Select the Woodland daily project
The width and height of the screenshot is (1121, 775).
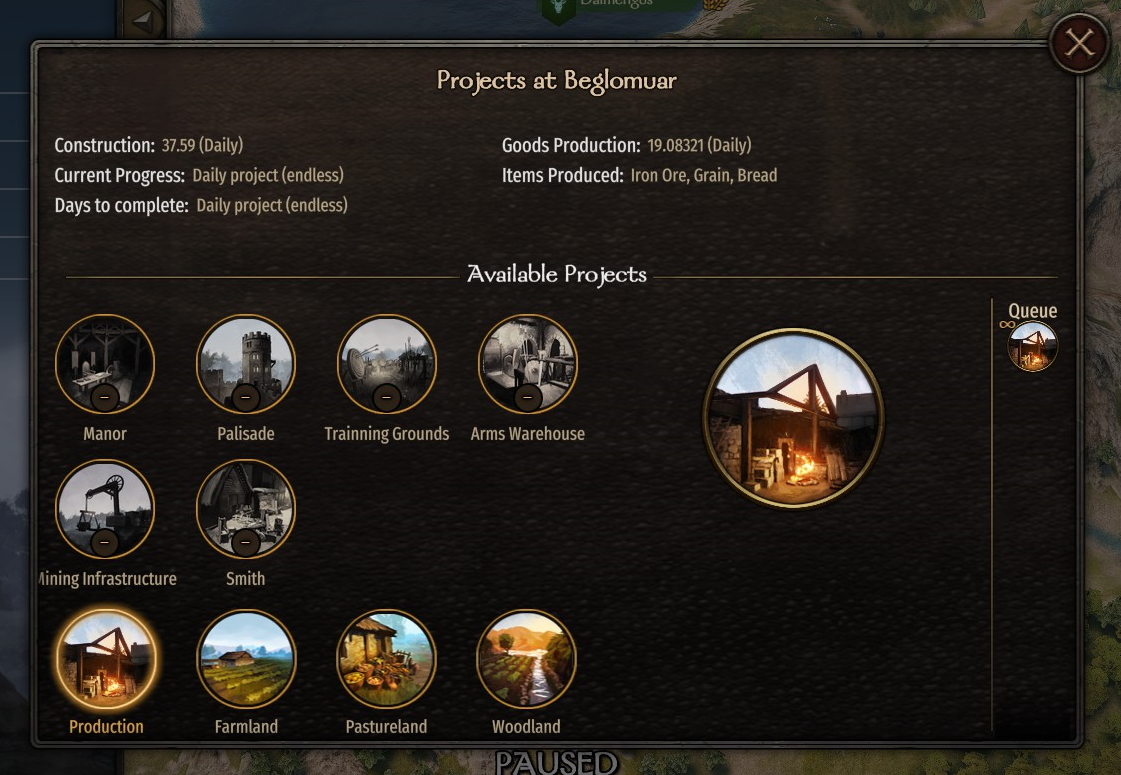(526, 658)
